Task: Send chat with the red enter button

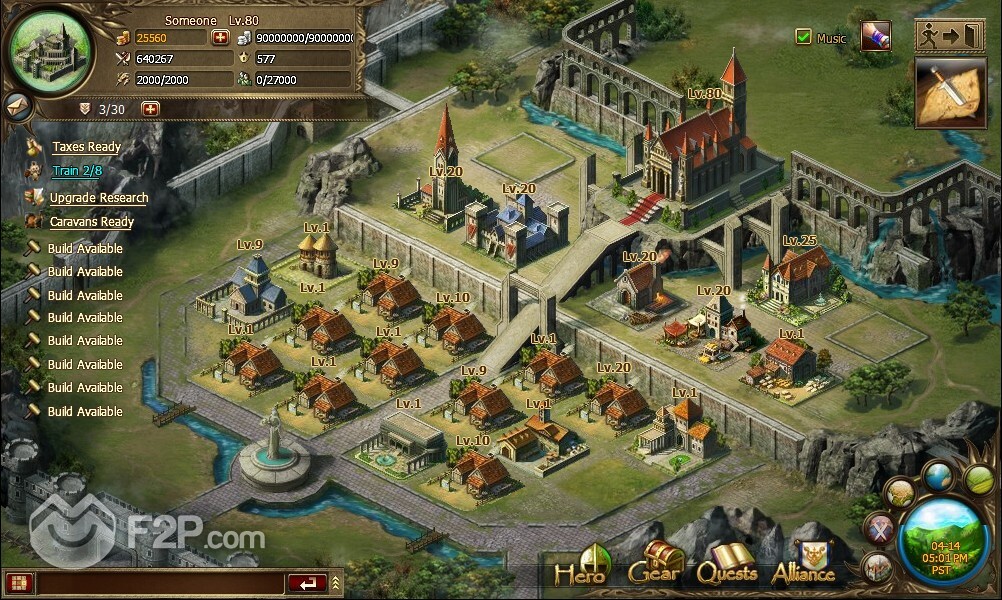Action: [306, 582]
